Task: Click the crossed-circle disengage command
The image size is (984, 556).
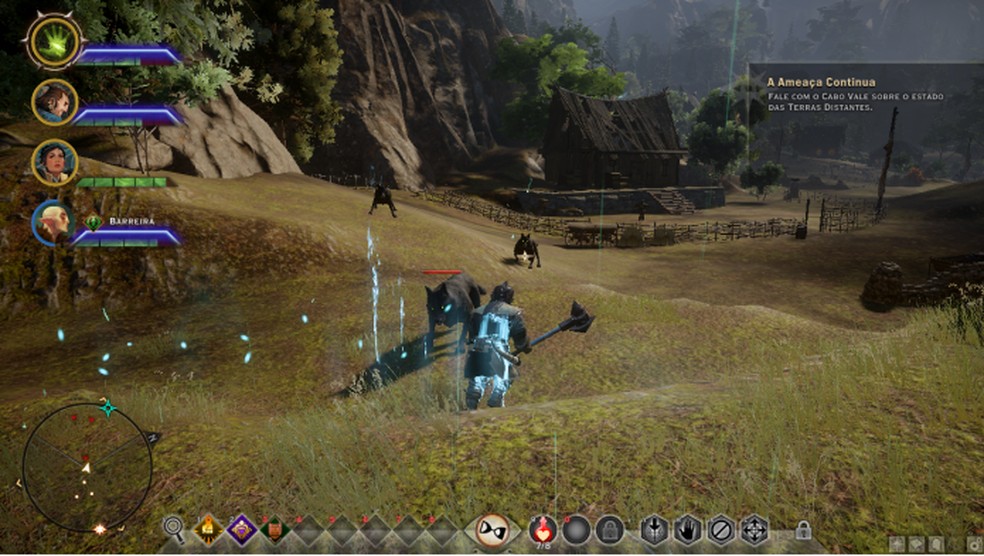Action: coord(721,529)
